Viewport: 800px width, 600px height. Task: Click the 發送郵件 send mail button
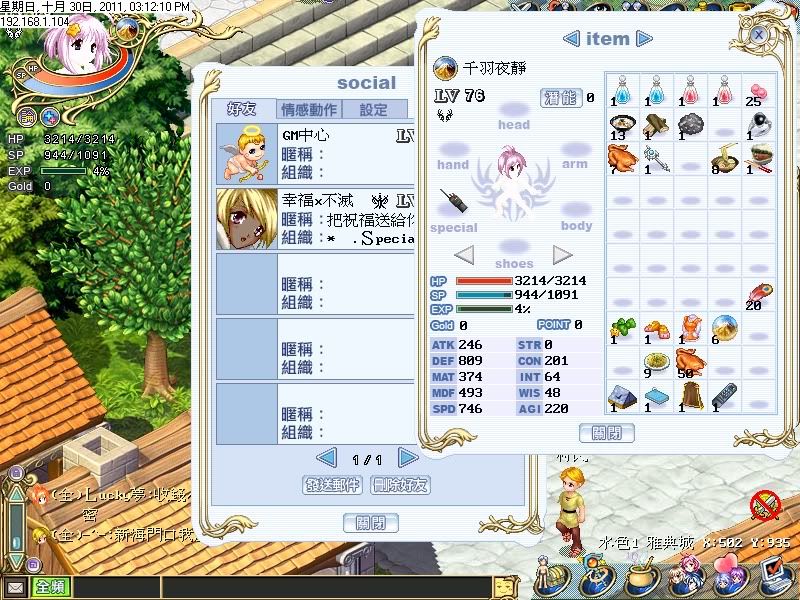click(331, 485)
